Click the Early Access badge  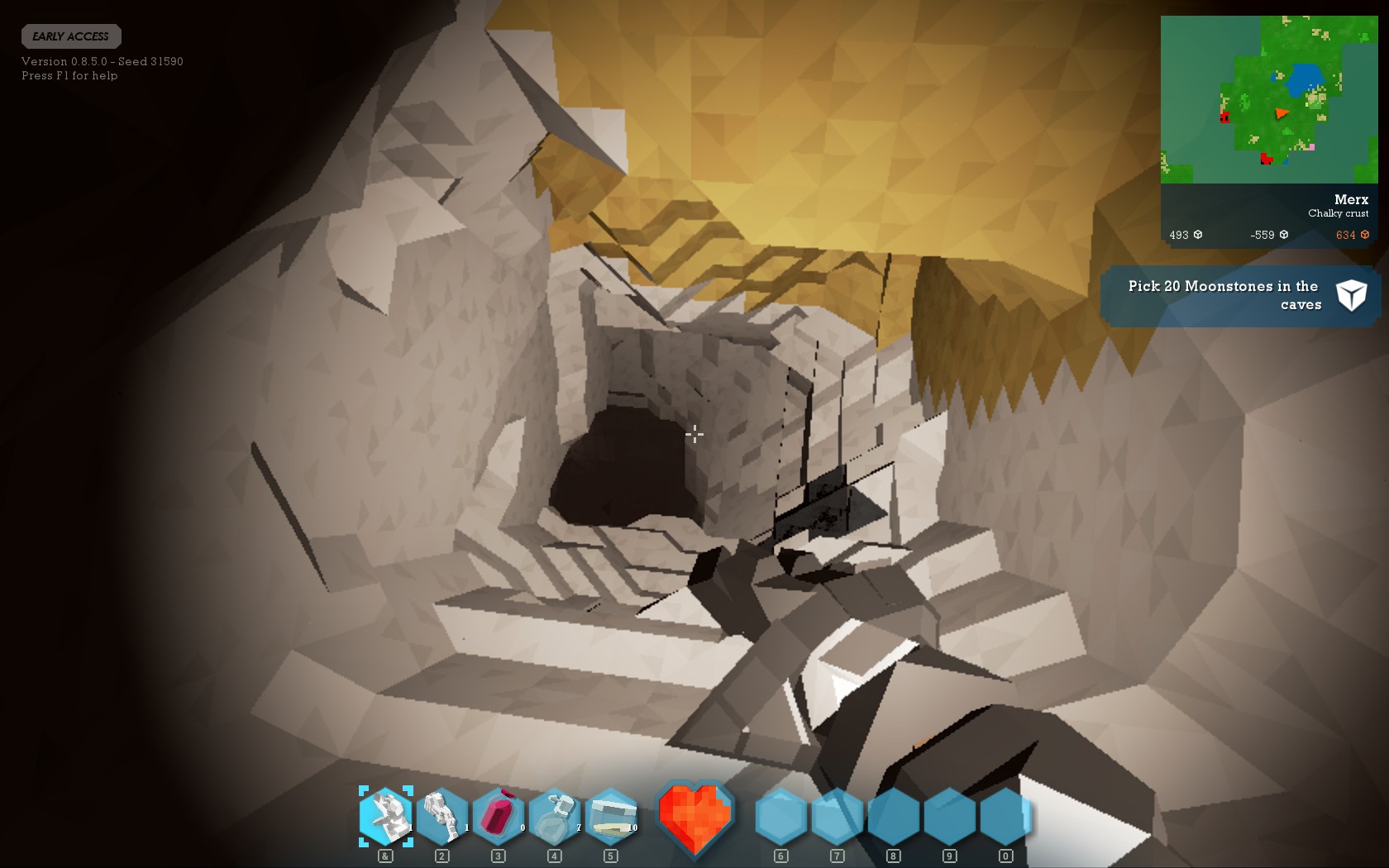pyautogui.click(x=71, y=36)
